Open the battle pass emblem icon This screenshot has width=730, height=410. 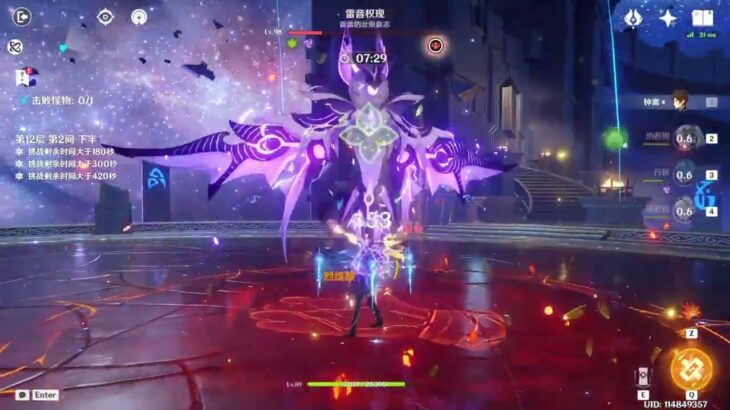point(633,17)
